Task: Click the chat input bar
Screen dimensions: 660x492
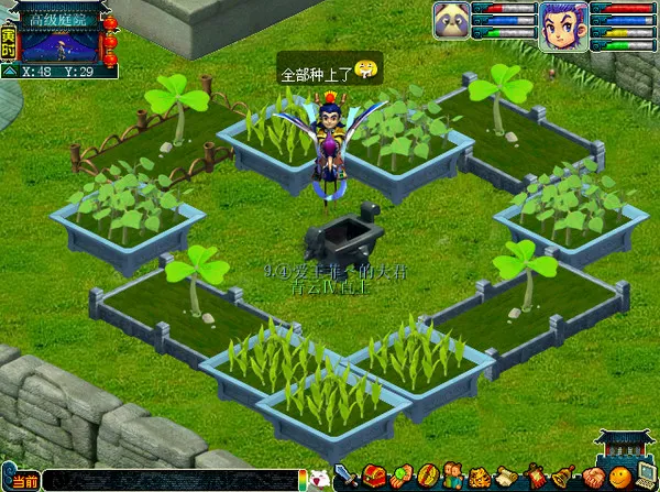Action: (x=170, y=482)
